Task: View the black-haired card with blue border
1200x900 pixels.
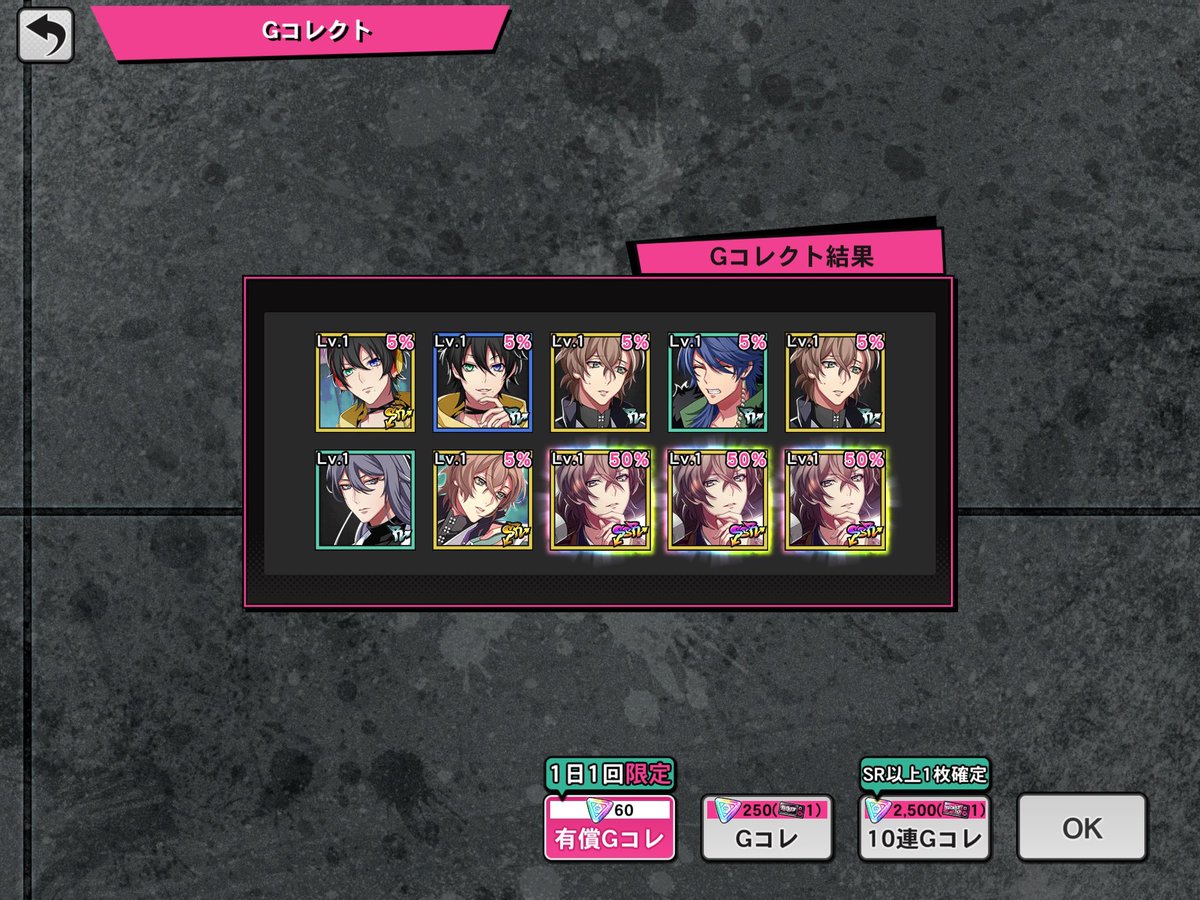Action: coord(483,382)
